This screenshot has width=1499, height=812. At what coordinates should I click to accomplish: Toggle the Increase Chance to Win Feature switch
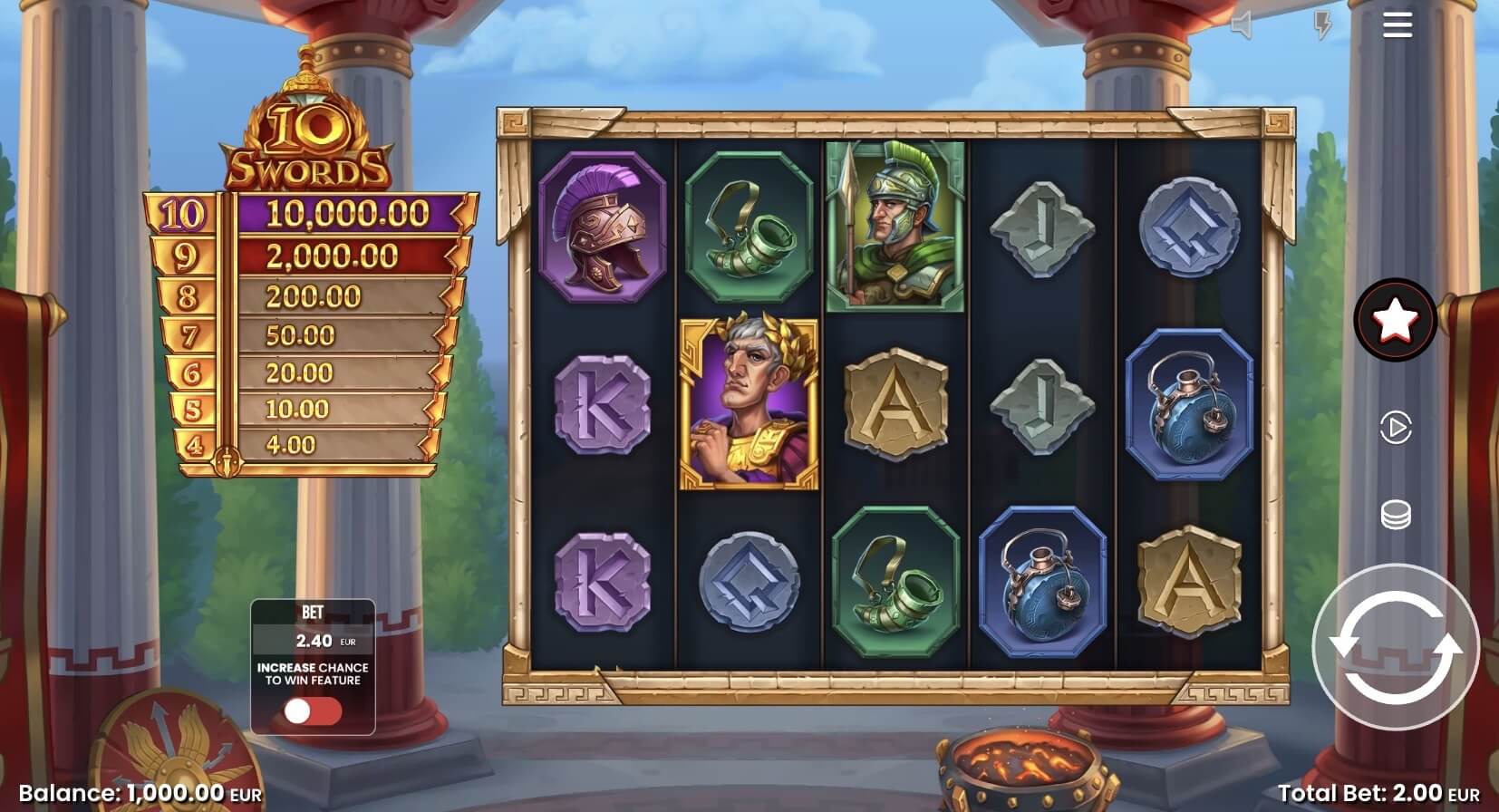313,712
